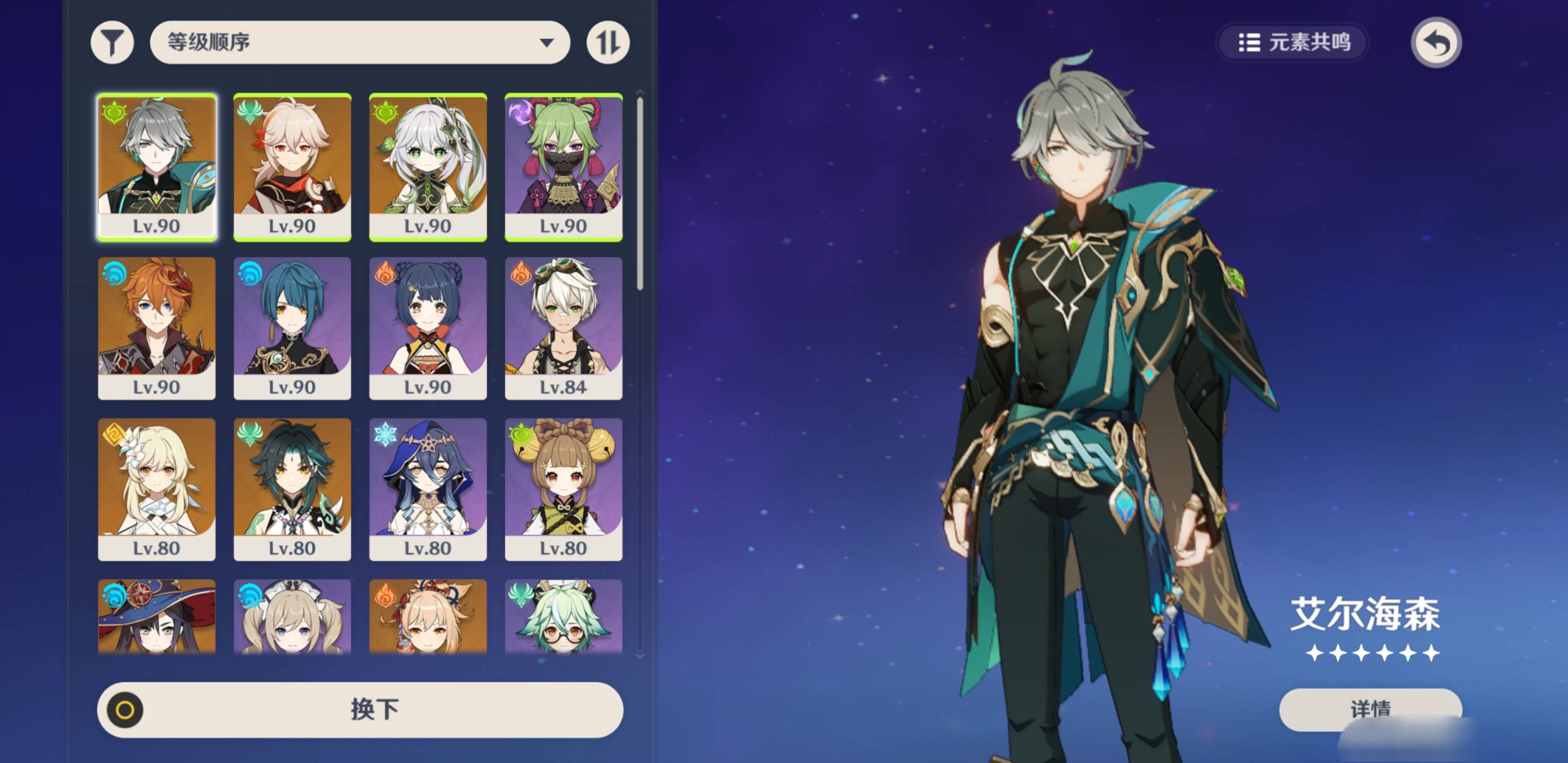Toggle the ascending/descending sort order button

pos(608,42)
